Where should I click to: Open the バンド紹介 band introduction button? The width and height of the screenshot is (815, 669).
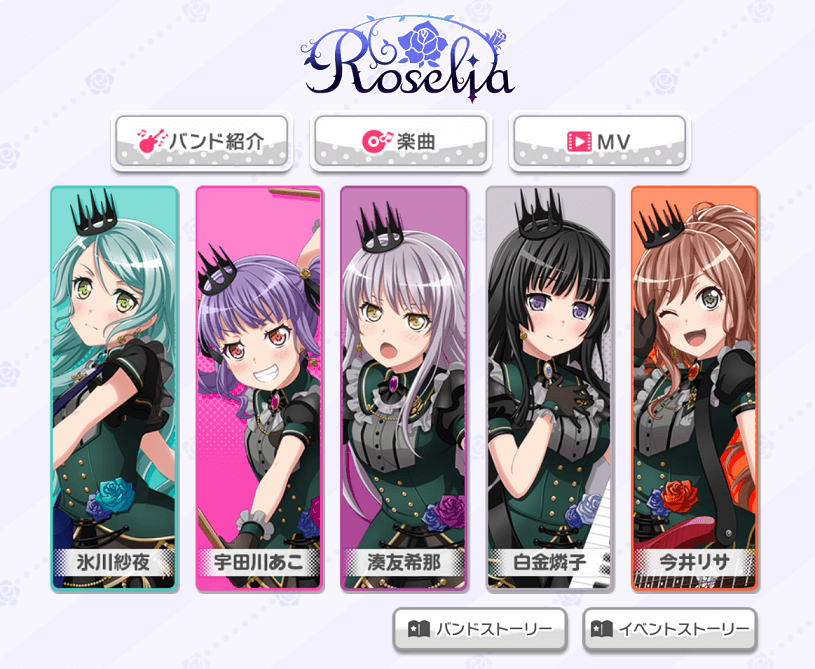tap(202, 141)
